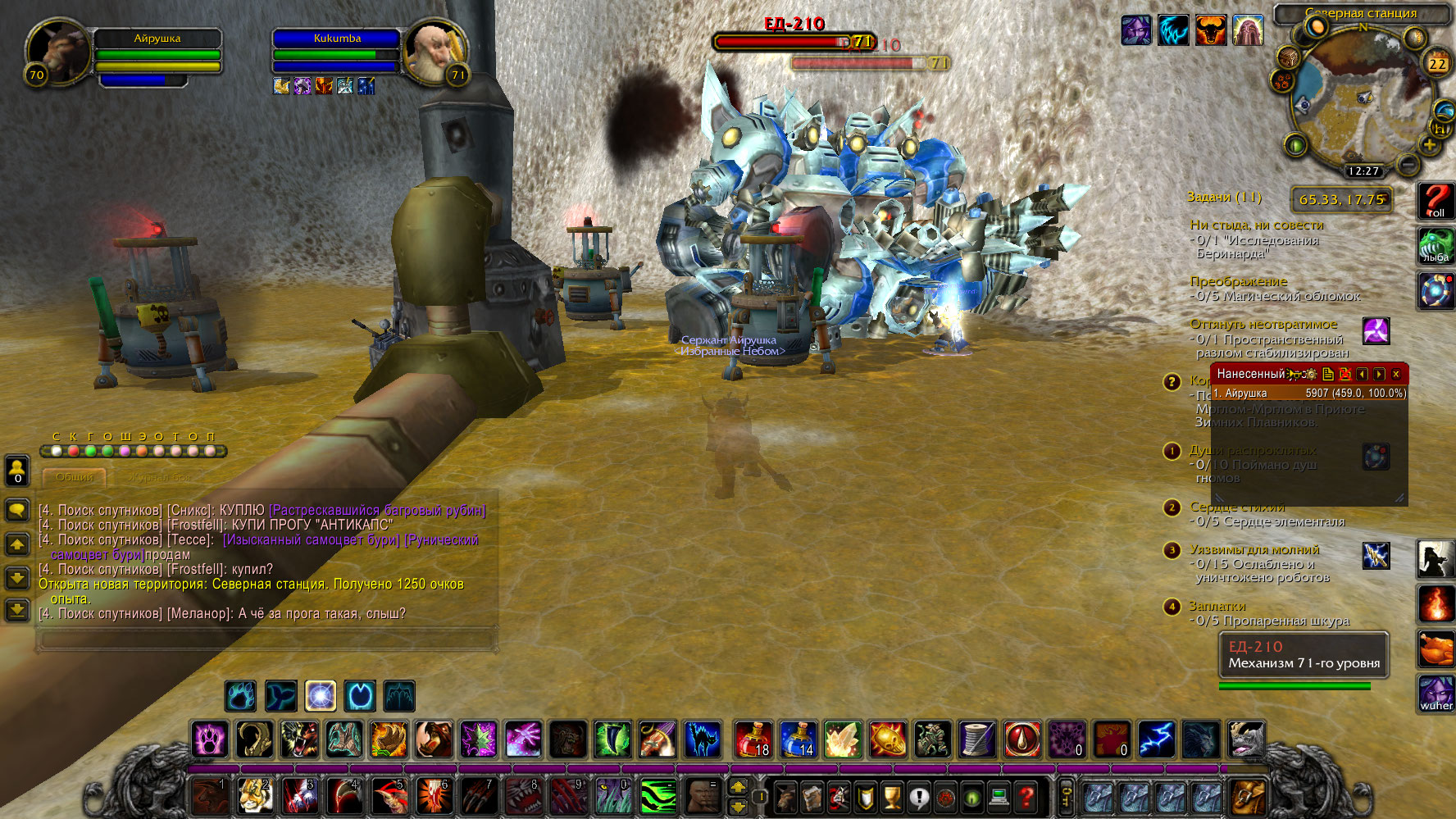Open the golden goblet achievements button
1456x819 pixels.
[891, 796]
